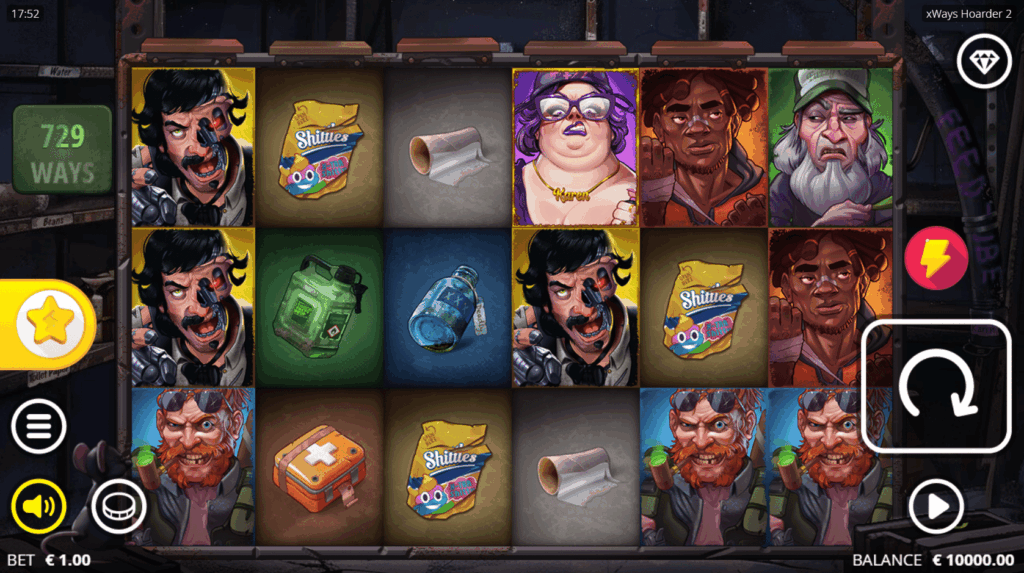This screenshot has width=1024, height=573.
Task: Open the hamburger menu
Action: pos(38,428)
